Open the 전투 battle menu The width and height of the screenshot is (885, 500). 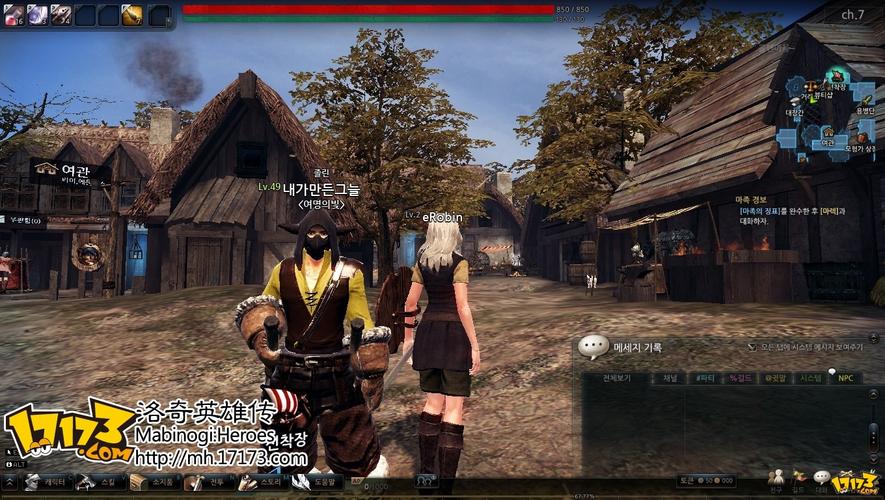(208, 483)
